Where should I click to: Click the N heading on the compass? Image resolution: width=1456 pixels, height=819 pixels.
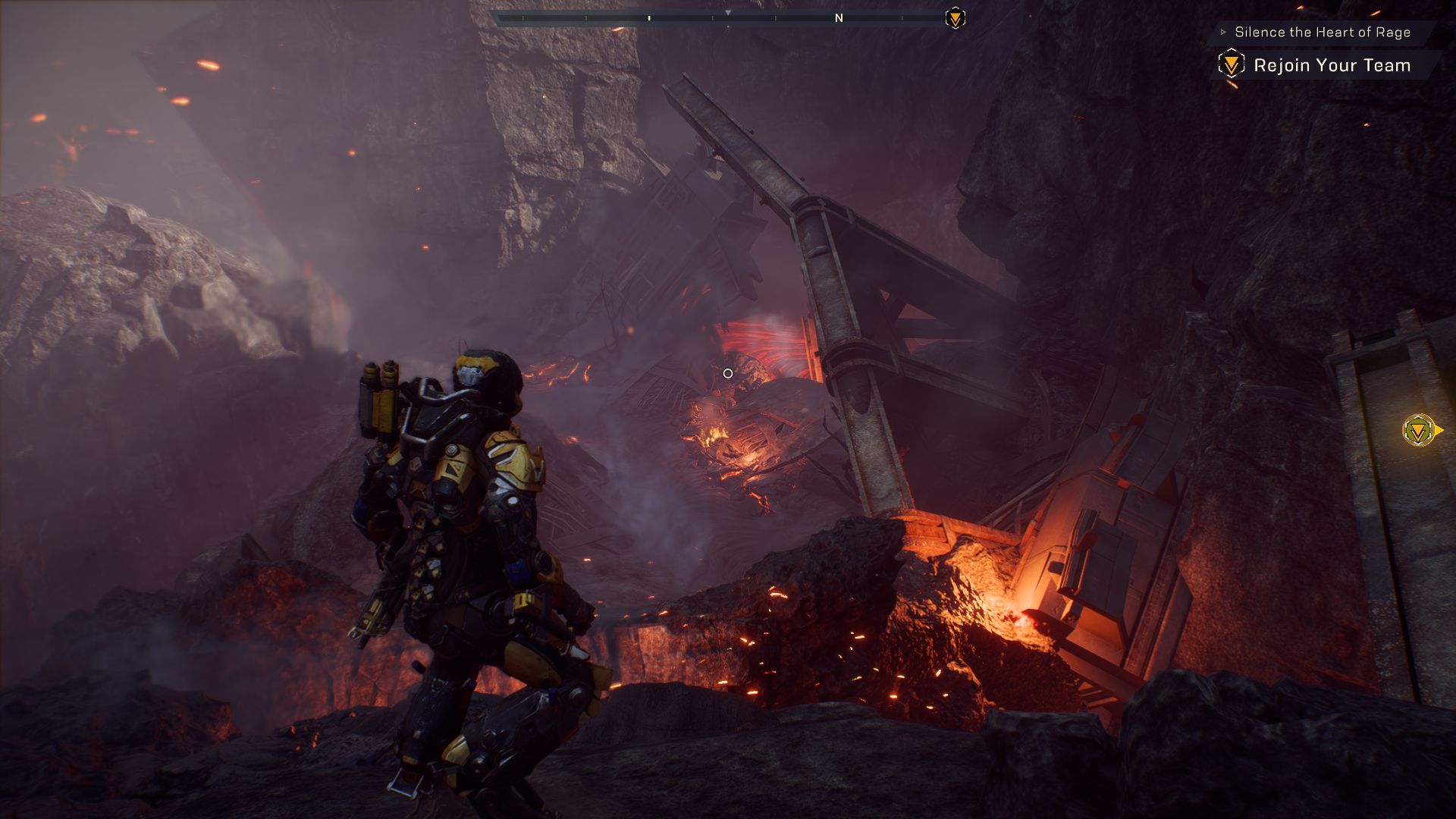click(839, 18)
